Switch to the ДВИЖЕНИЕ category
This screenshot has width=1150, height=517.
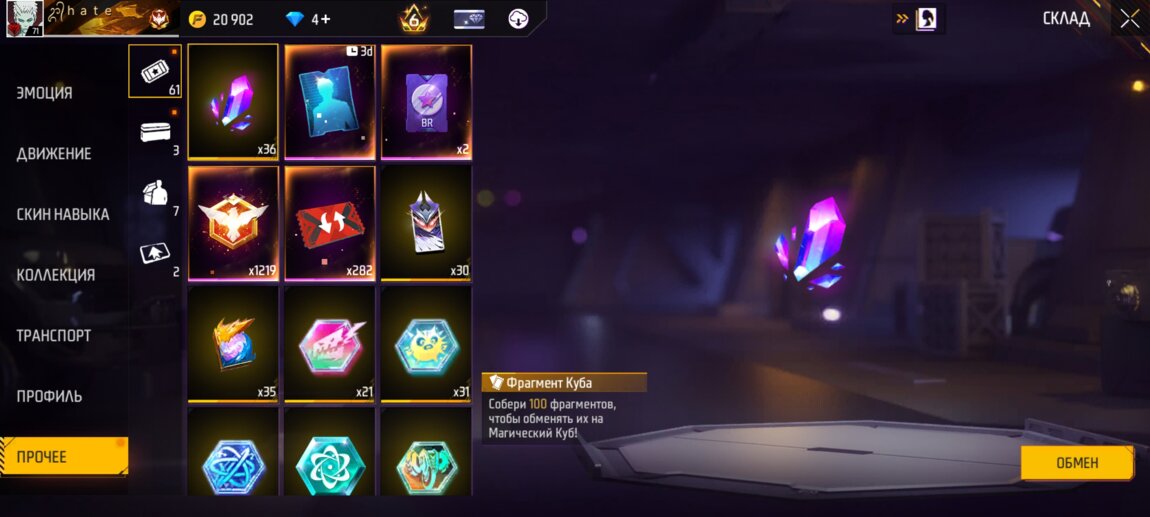[54, 154]
